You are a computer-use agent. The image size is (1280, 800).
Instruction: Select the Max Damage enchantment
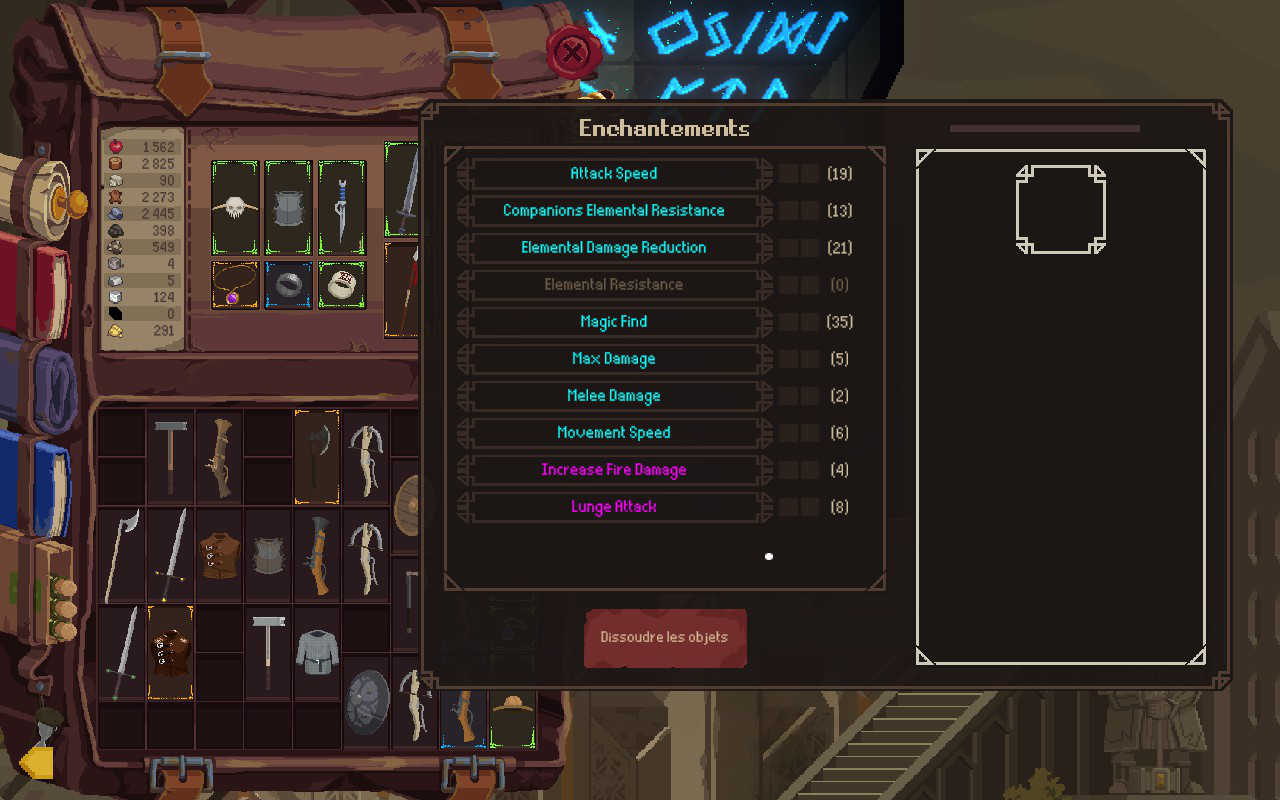(x=613, y=359)
